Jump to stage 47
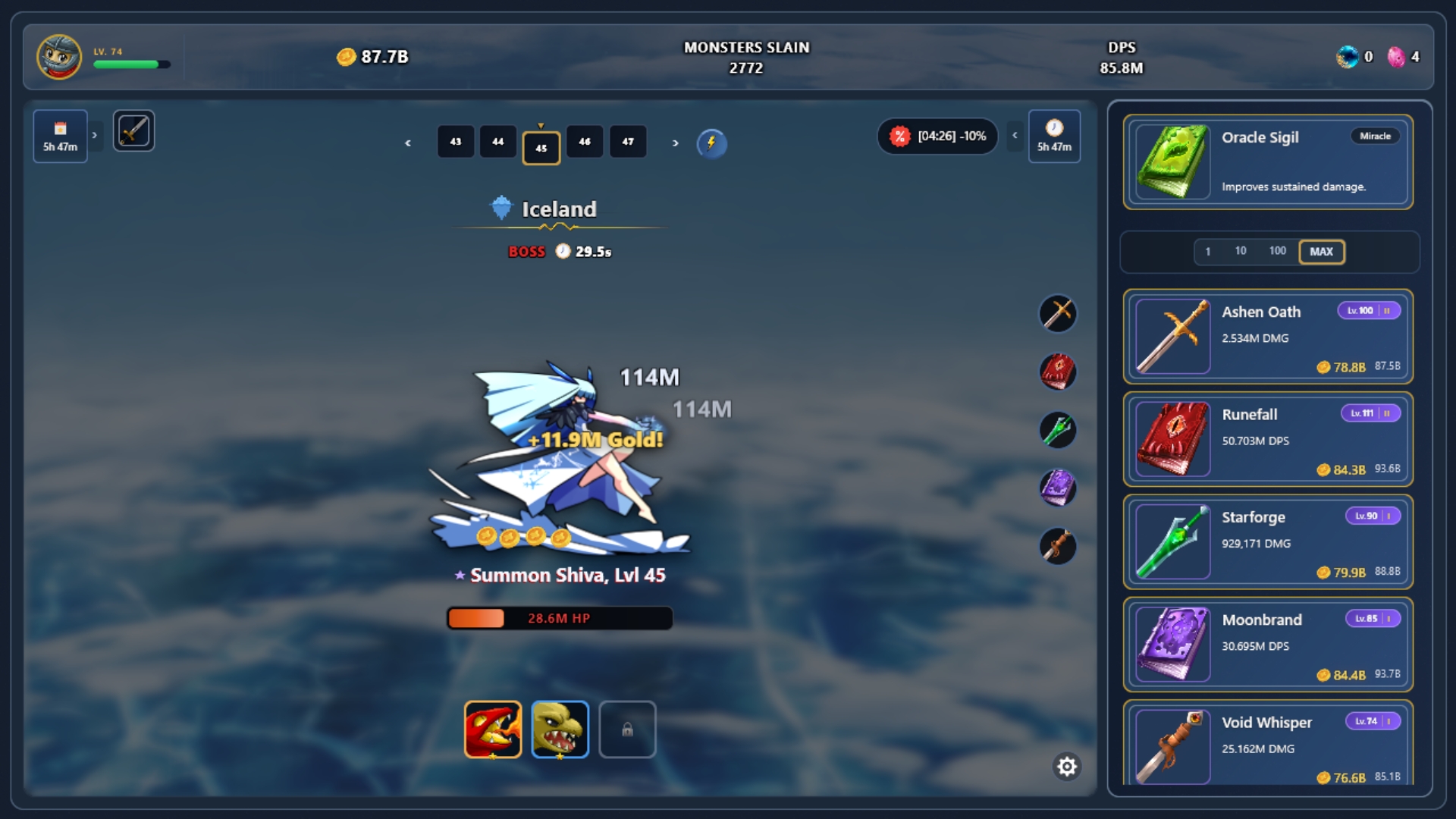 click(x=628, y=142)
